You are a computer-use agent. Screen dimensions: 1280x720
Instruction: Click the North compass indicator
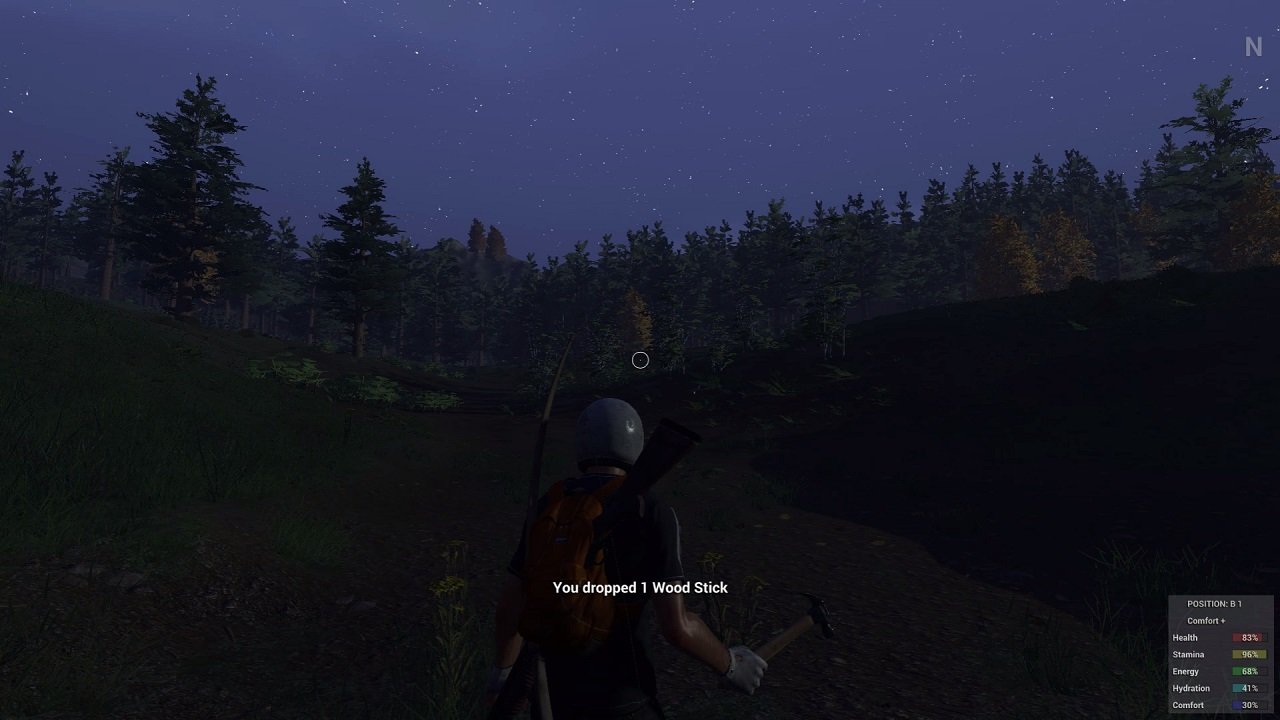1251,46
